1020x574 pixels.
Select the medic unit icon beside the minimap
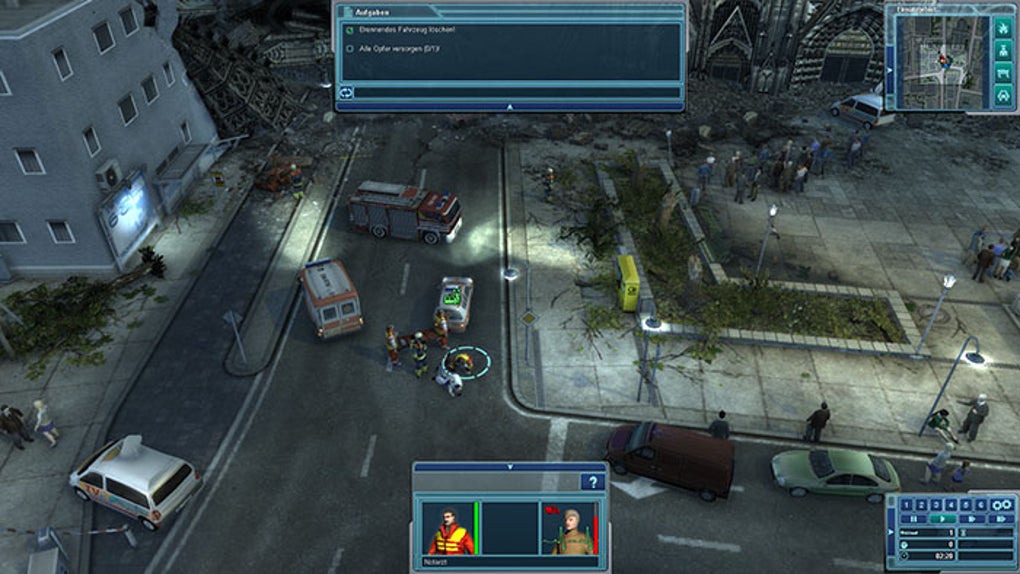(x=1002, y=51)
